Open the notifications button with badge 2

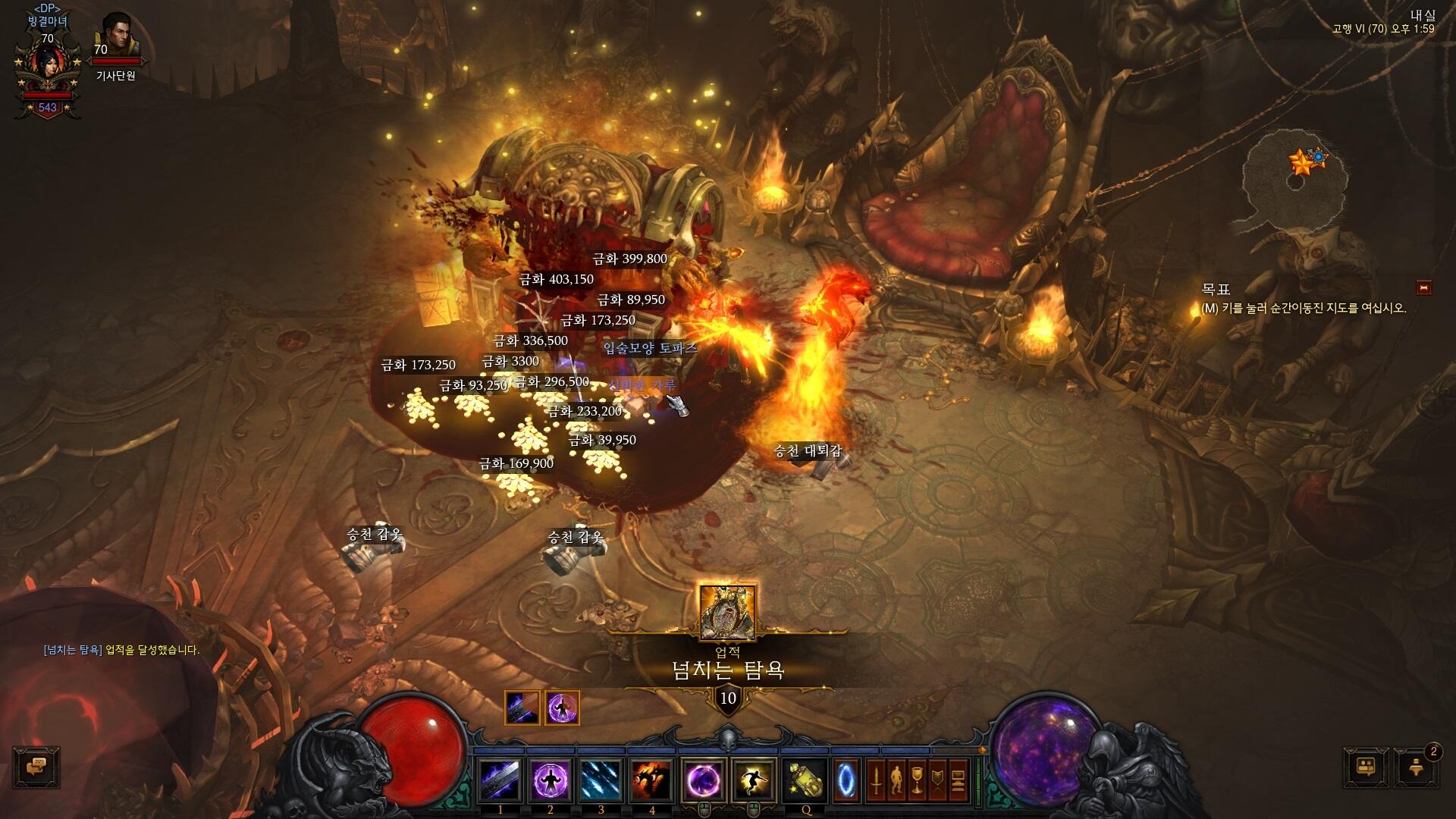coord(1416,767)
